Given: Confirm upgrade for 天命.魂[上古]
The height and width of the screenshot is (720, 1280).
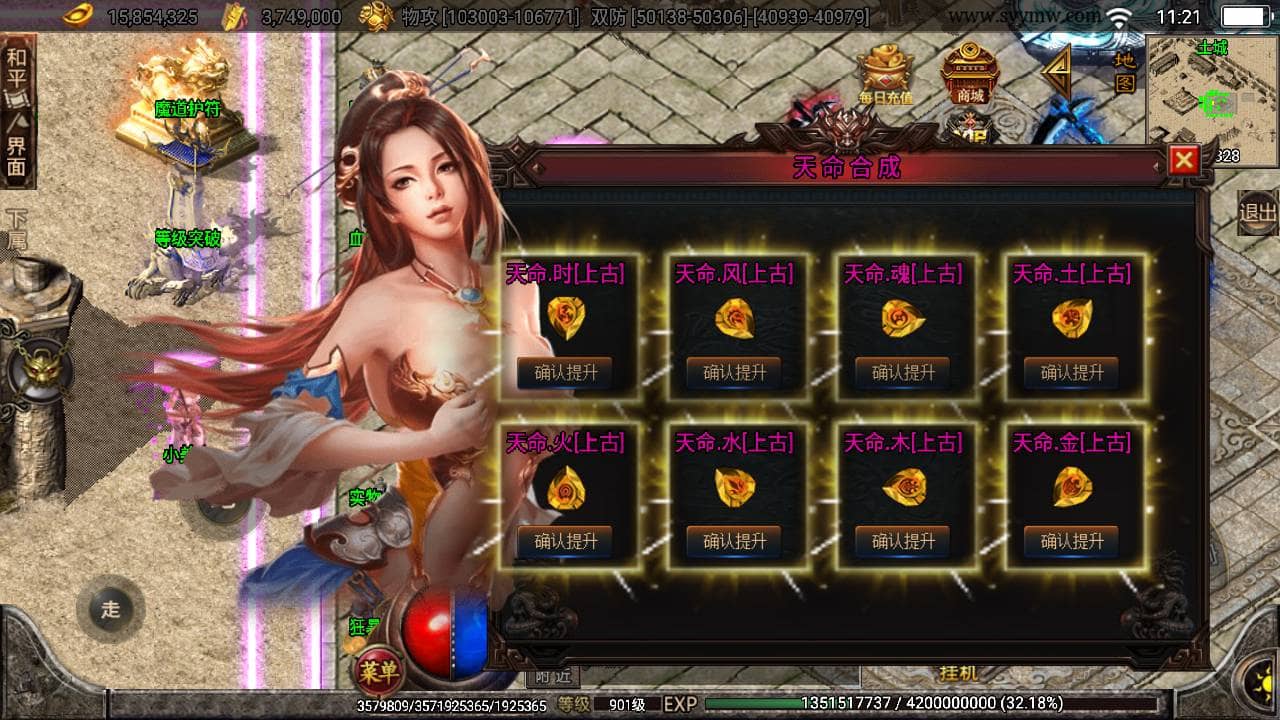Looking at the screenshot, I should (x=903, y=373).
